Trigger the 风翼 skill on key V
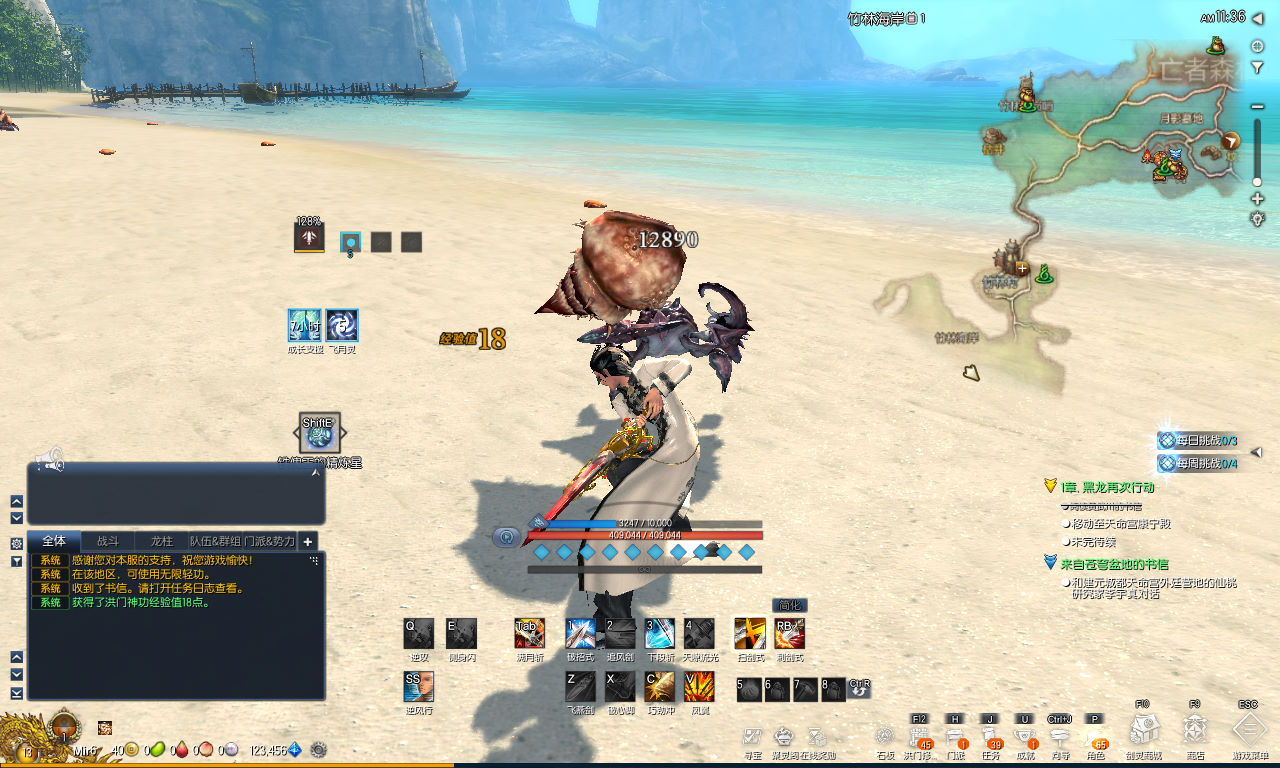This screenshot has height=768, width=1280. [699, 686]
